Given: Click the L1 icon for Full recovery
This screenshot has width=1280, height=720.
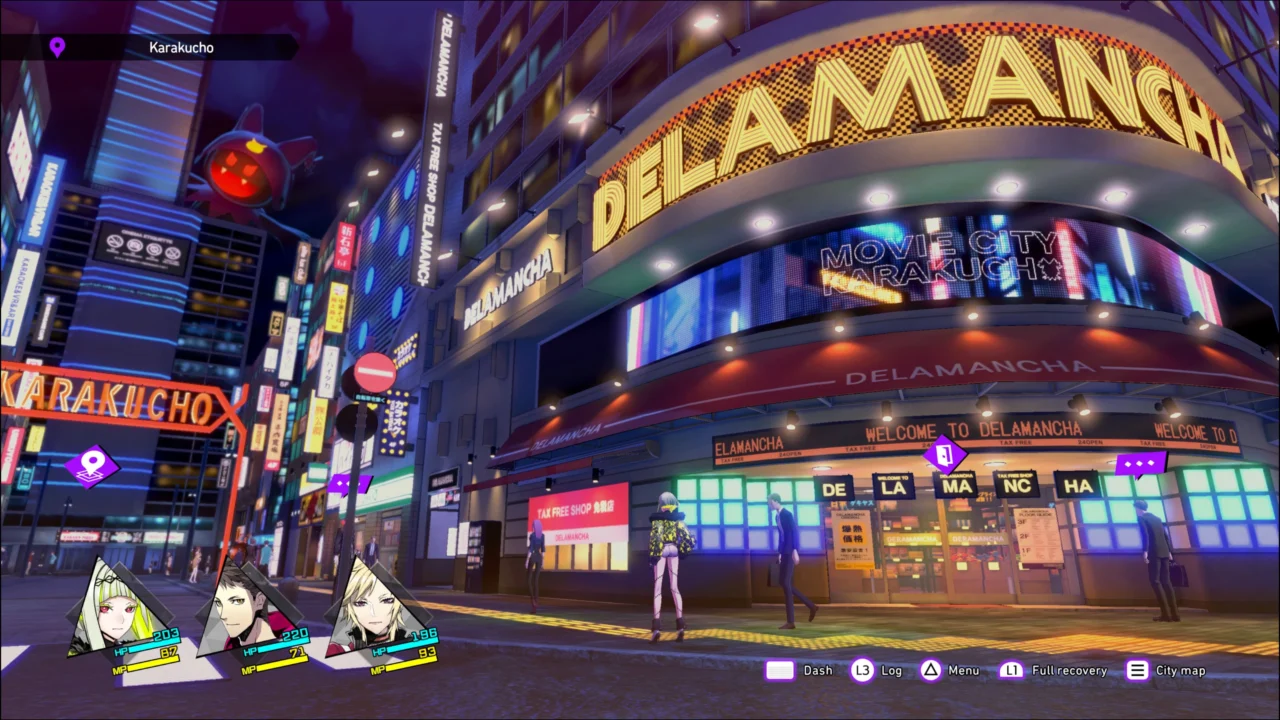Looking at the screenshot, I should pos(1012,670).
